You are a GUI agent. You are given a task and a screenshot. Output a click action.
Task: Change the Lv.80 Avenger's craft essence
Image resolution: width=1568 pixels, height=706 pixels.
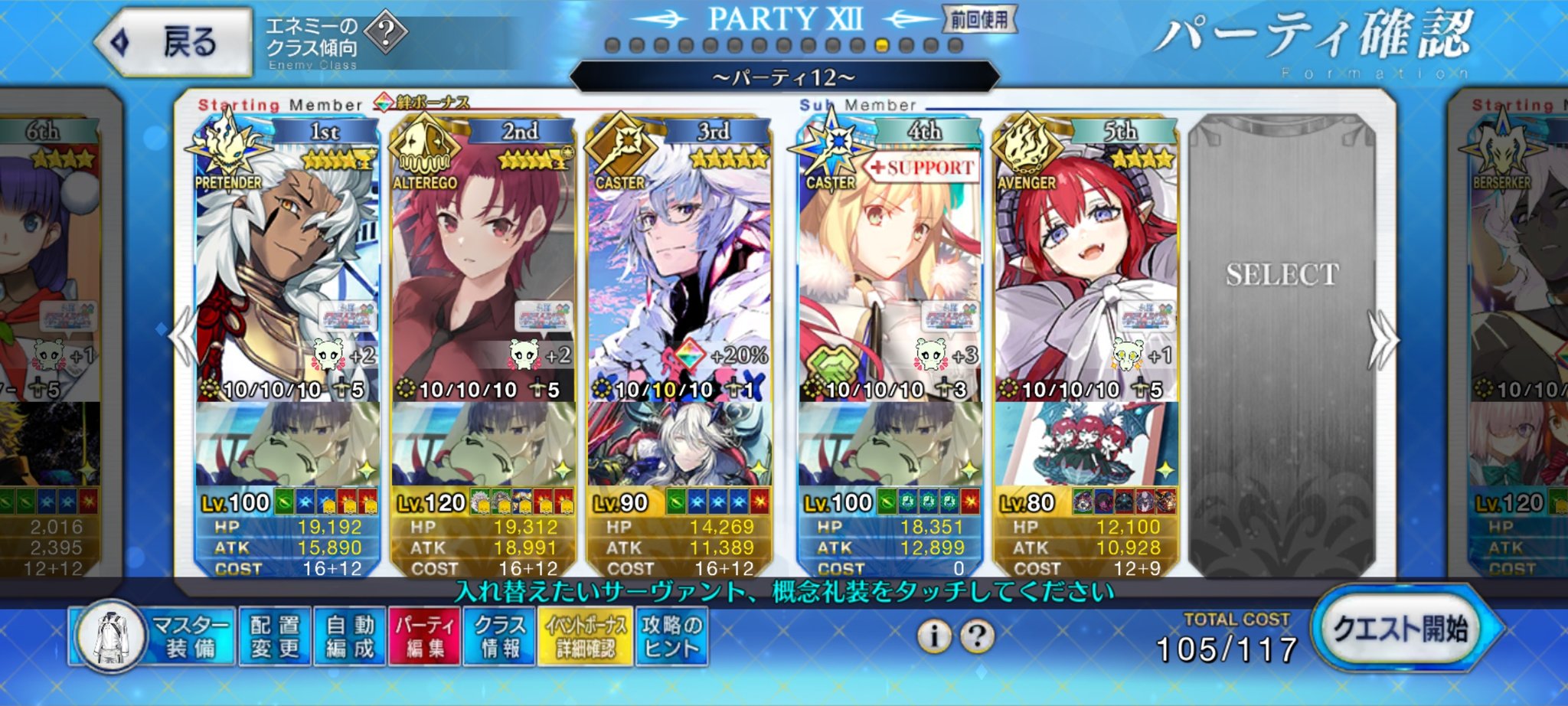[1086, 444]
